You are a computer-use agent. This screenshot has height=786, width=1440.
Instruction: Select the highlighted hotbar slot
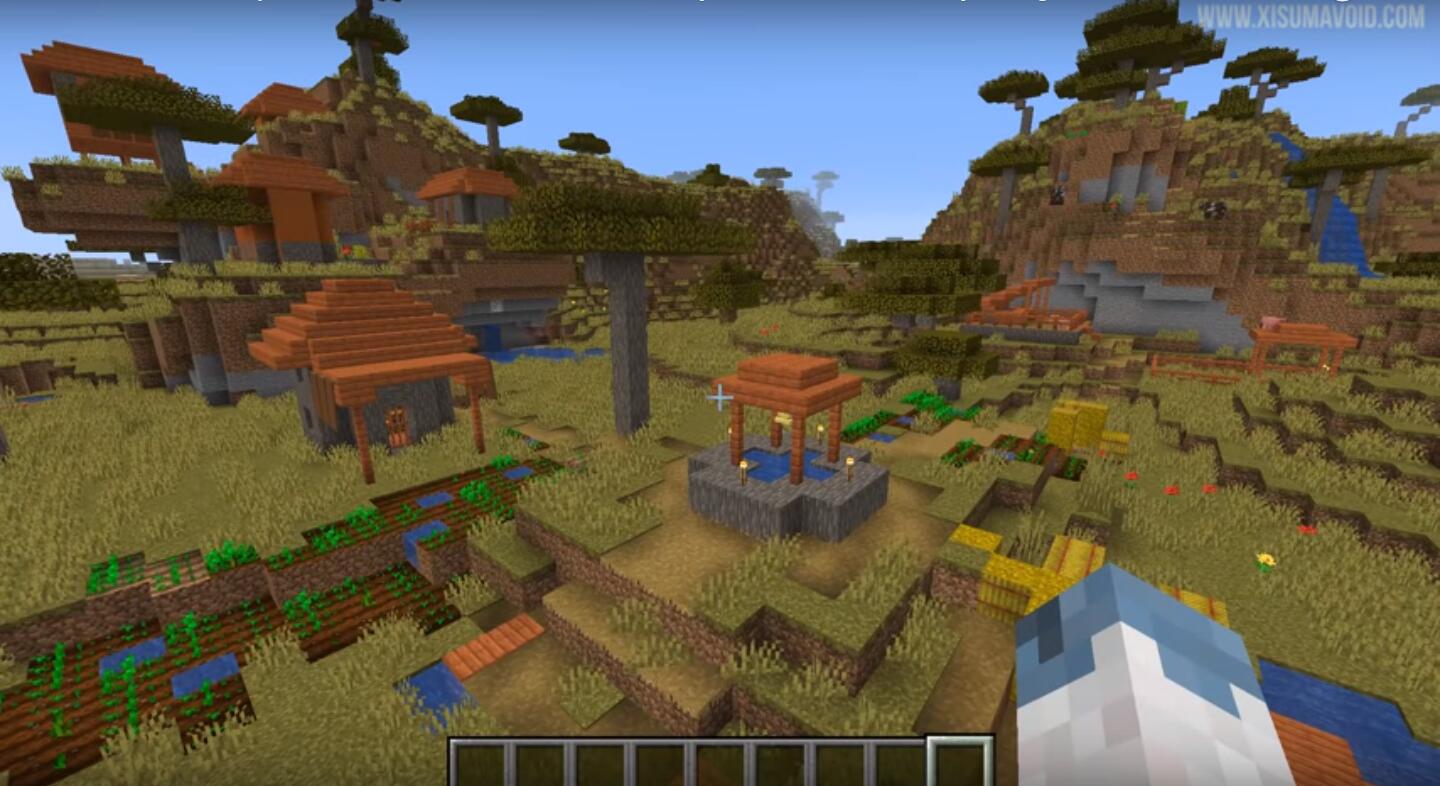coord(958,764)
